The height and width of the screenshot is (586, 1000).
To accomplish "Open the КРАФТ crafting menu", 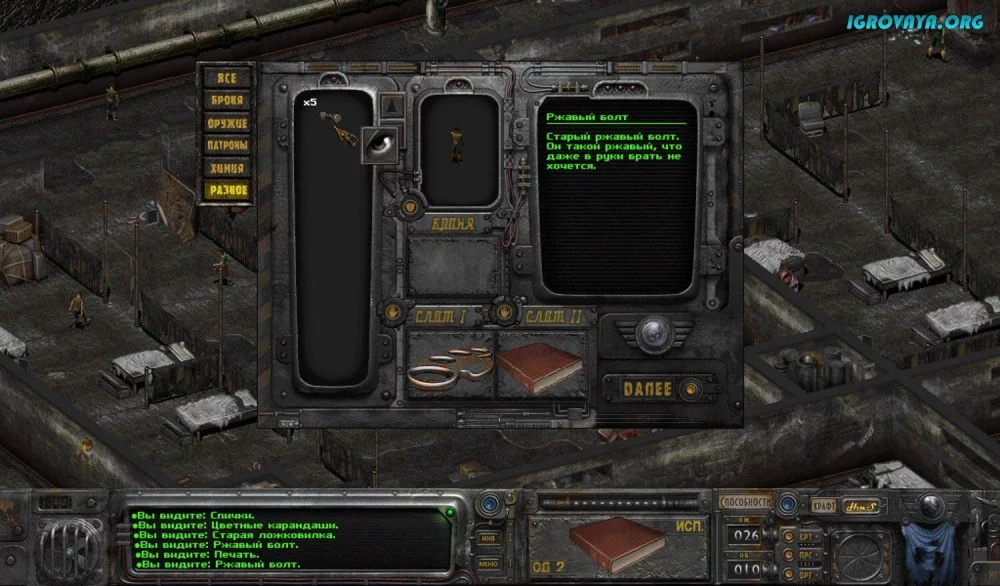I will (823, 505).
